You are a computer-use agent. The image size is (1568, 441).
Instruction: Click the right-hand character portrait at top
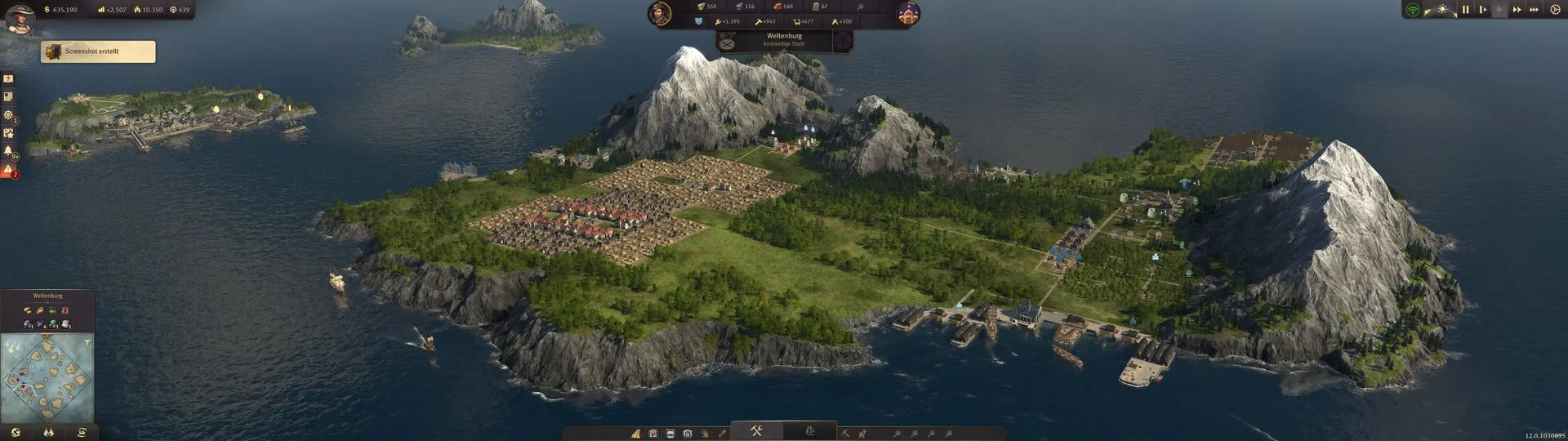pos(908,13)
